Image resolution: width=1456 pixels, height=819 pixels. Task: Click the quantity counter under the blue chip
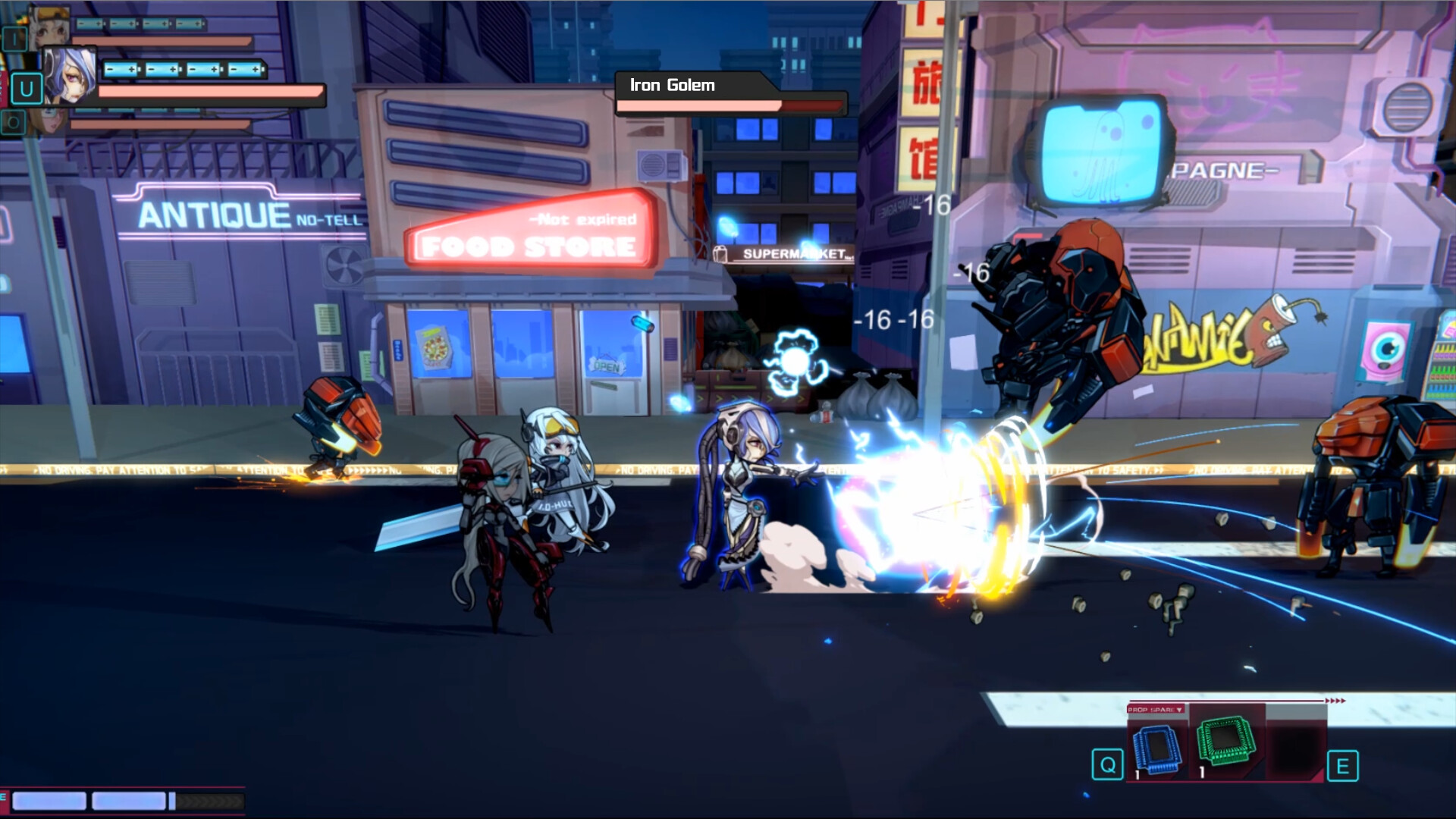1137,775
